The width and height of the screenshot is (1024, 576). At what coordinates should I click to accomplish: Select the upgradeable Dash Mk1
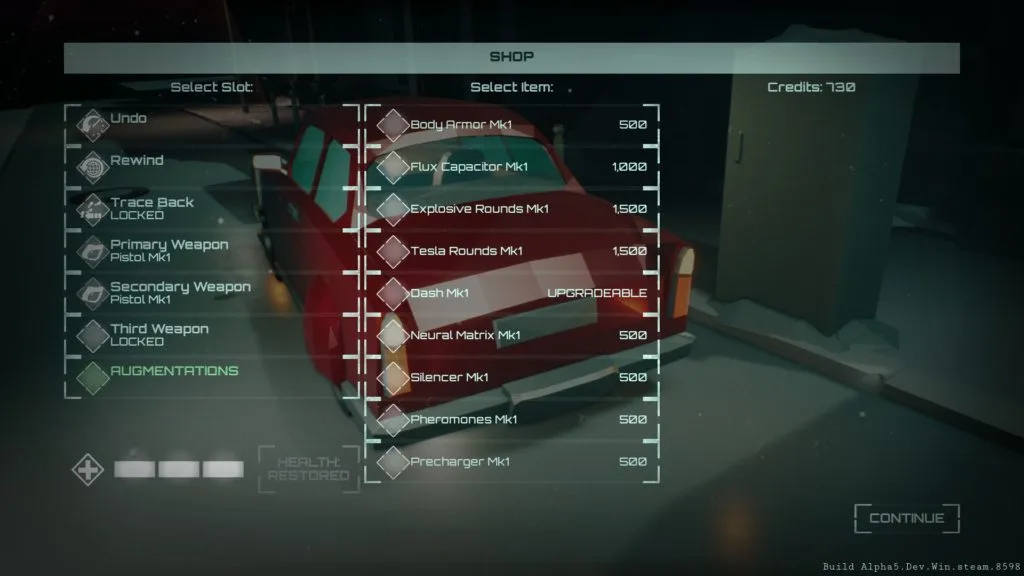[511, 293]
